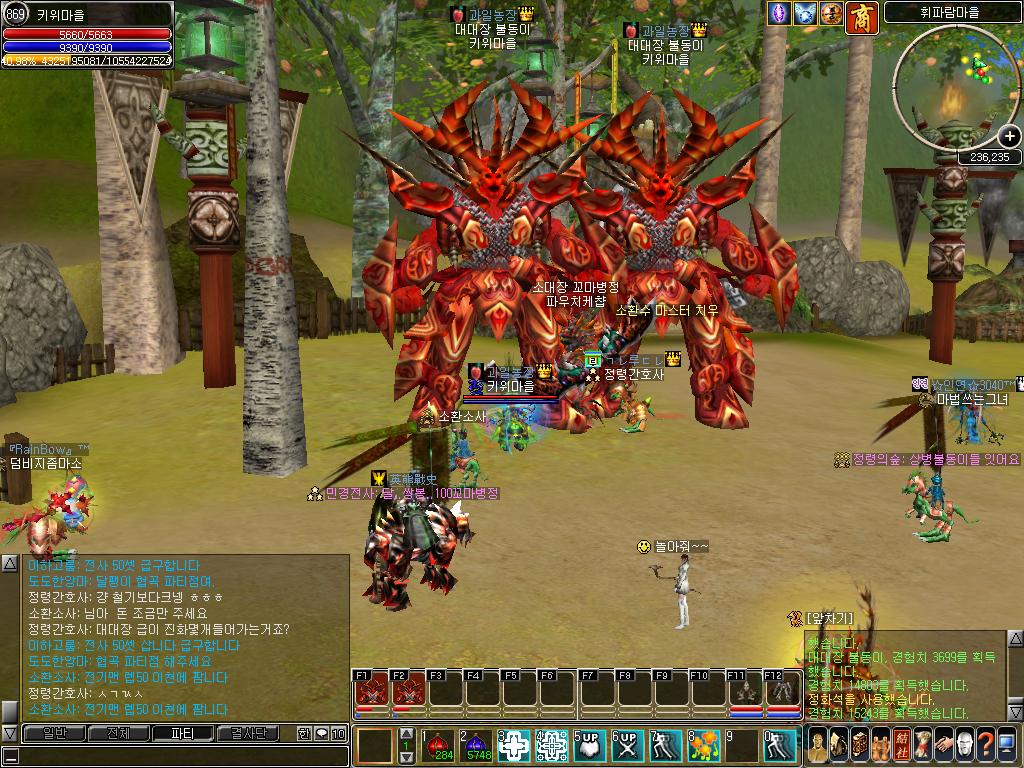Click the circular minimap
This screenshot has height=768, width=1024.
coord(955,83)
